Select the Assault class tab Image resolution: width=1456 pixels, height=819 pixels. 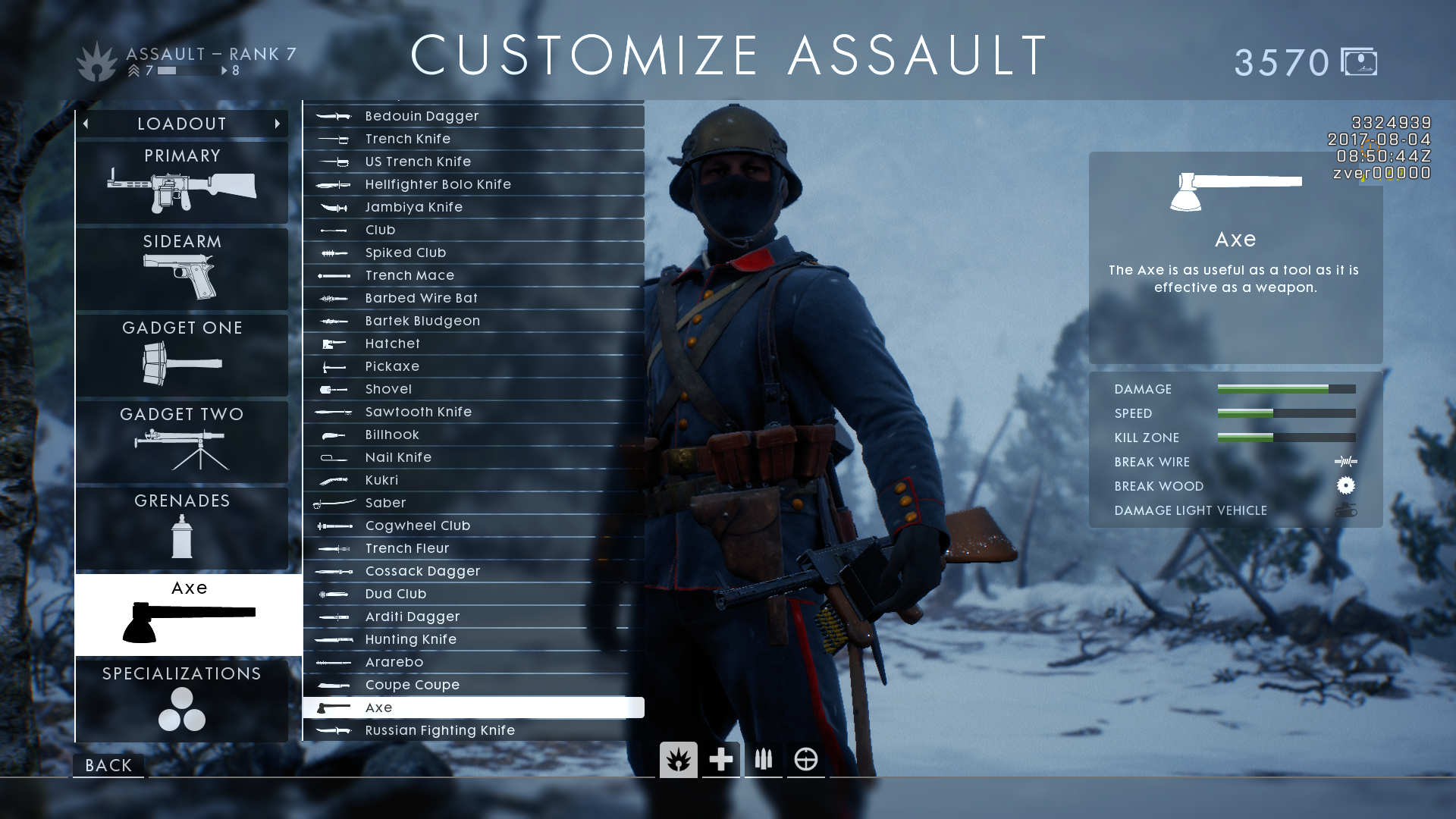tap(679, 759)
